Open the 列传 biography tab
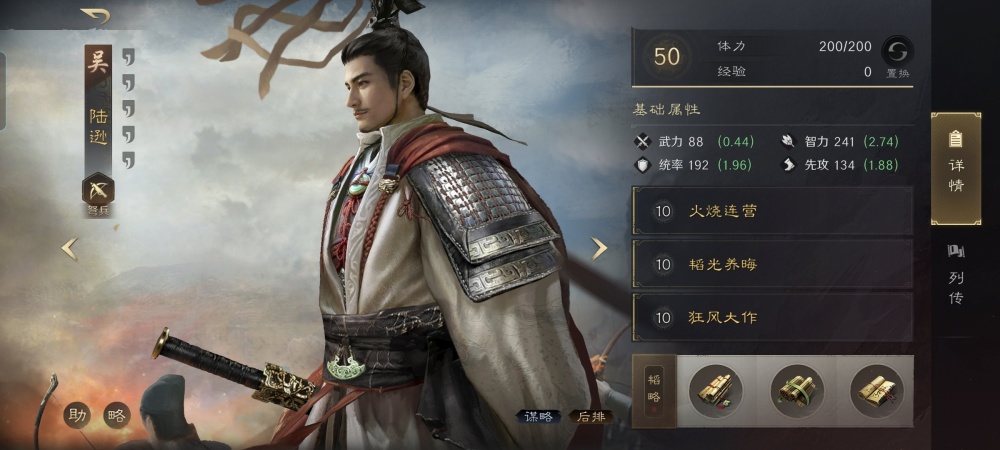 point(955,276)
